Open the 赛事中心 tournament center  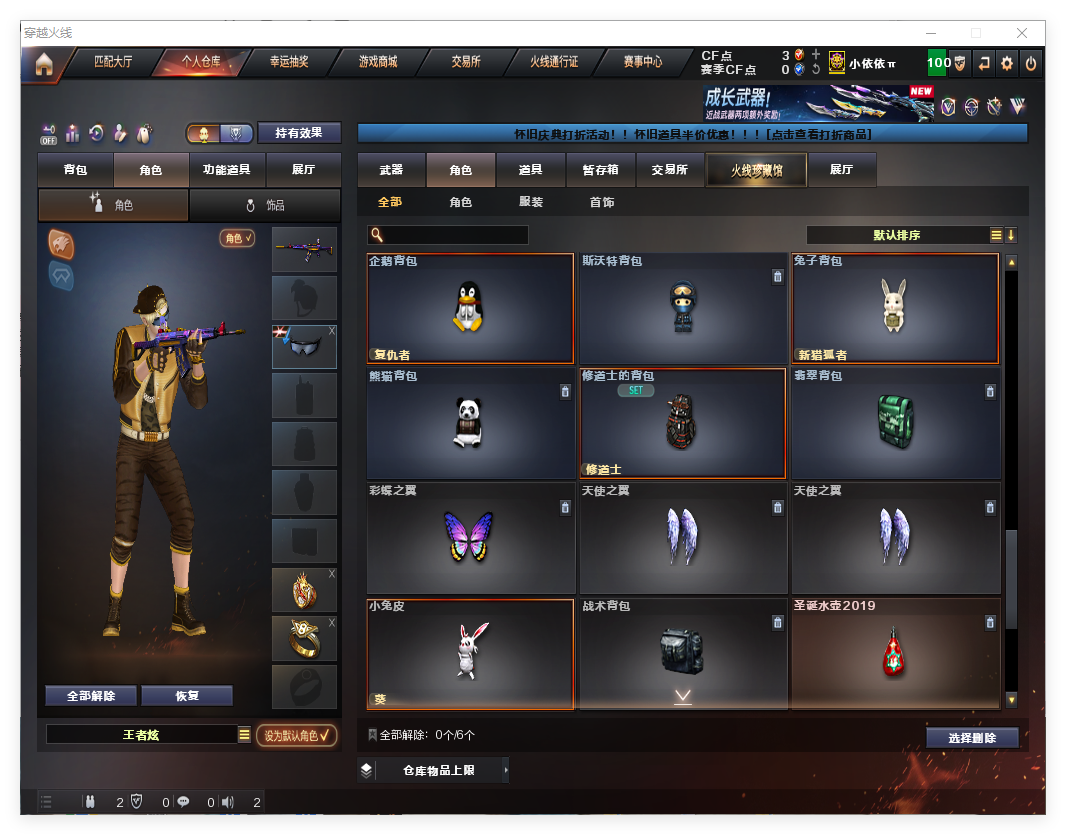[642, 62]
